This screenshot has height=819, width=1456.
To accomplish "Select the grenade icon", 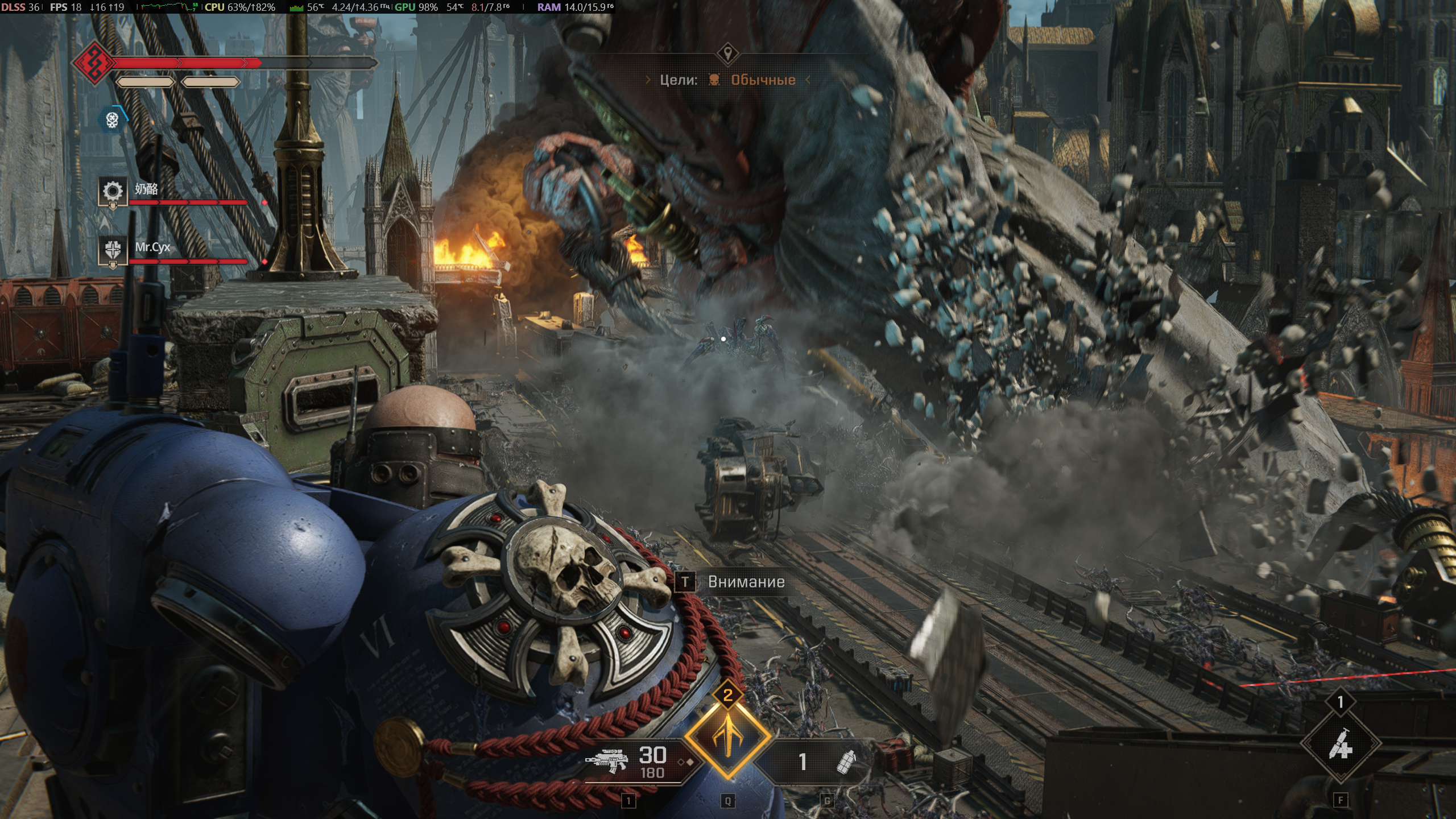I will (846, 761).
